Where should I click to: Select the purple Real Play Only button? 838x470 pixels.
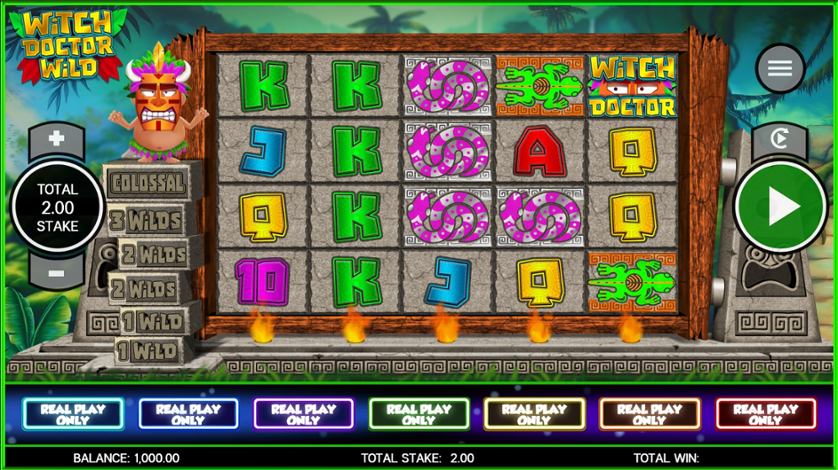[x=303, y=414]
